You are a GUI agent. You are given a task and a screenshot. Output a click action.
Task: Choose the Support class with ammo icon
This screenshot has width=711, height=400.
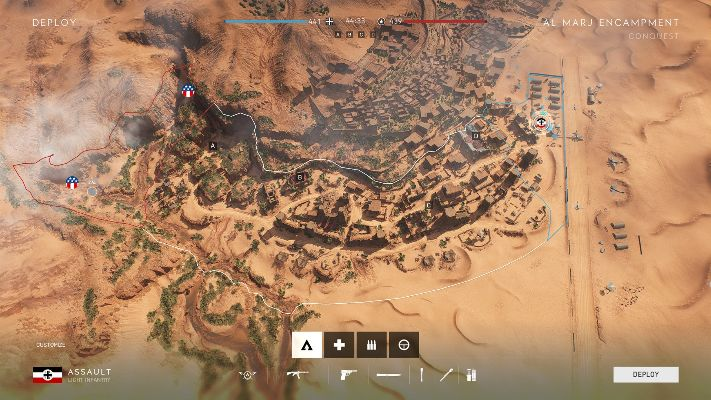371,344
